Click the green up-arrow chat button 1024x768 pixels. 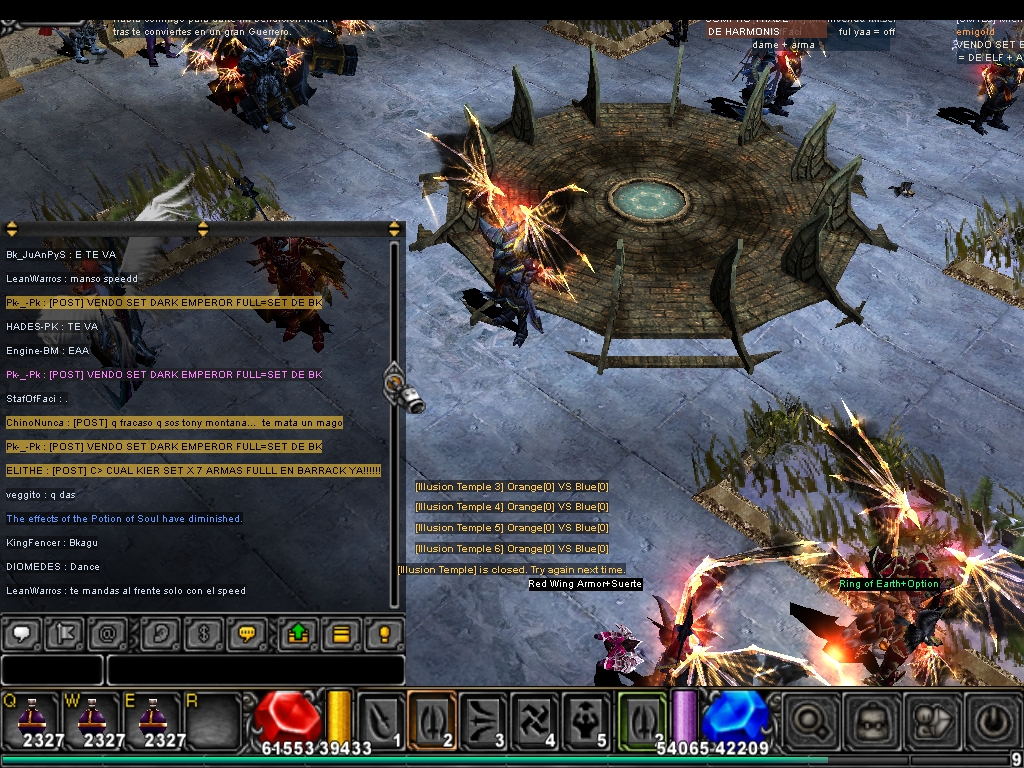point(298,633)
